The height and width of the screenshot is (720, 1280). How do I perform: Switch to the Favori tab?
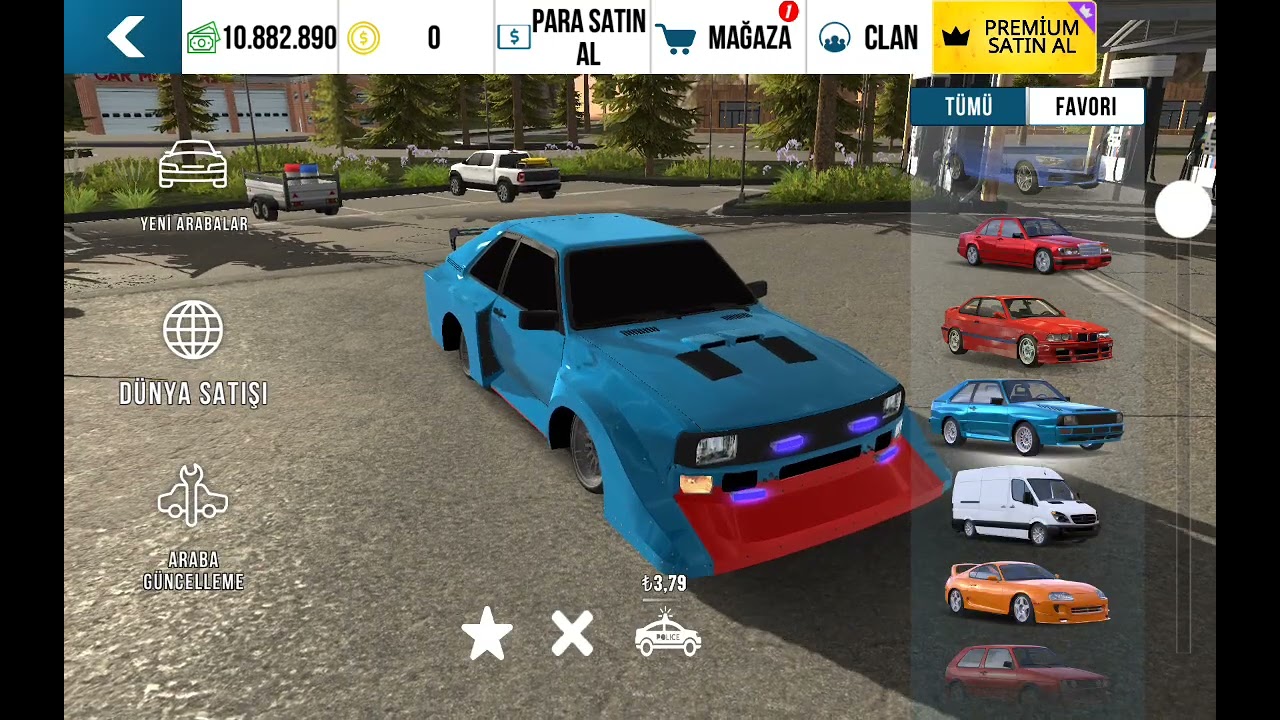1085,107
